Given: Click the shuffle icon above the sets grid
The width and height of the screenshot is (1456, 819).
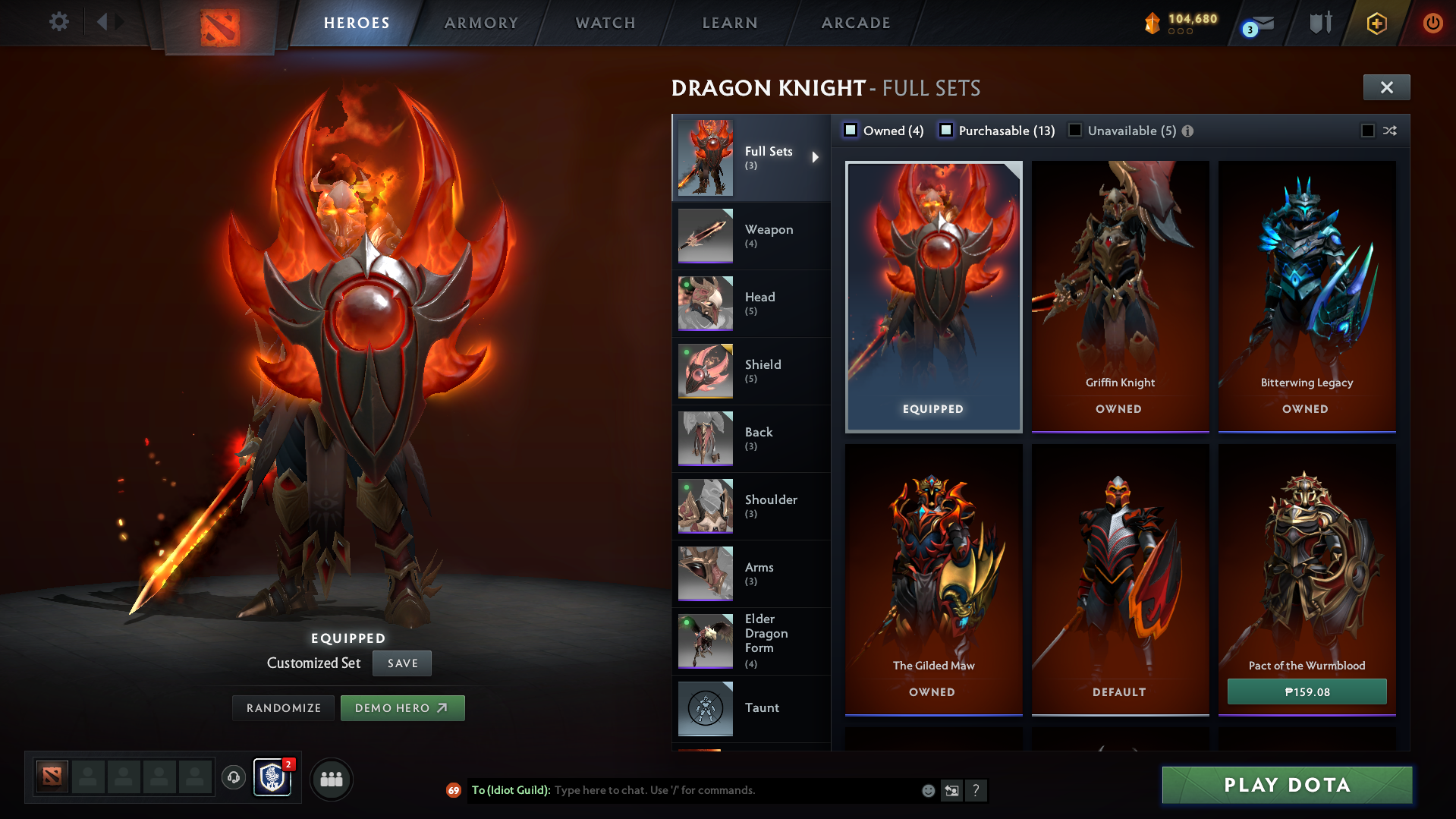Looking at the screenshot, I should [x=1389, y=131].
